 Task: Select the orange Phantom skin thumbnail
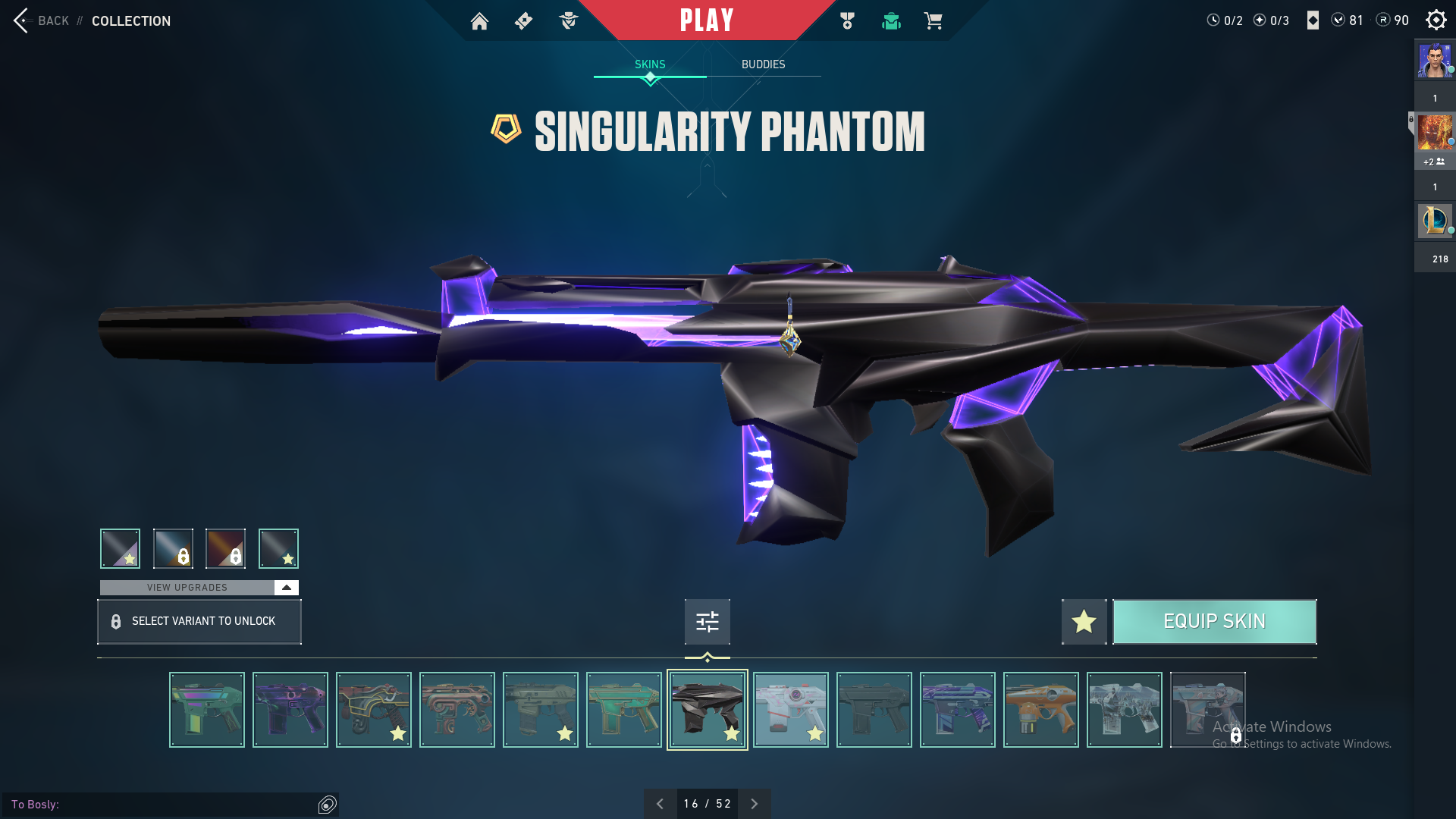click(1040, 710)
